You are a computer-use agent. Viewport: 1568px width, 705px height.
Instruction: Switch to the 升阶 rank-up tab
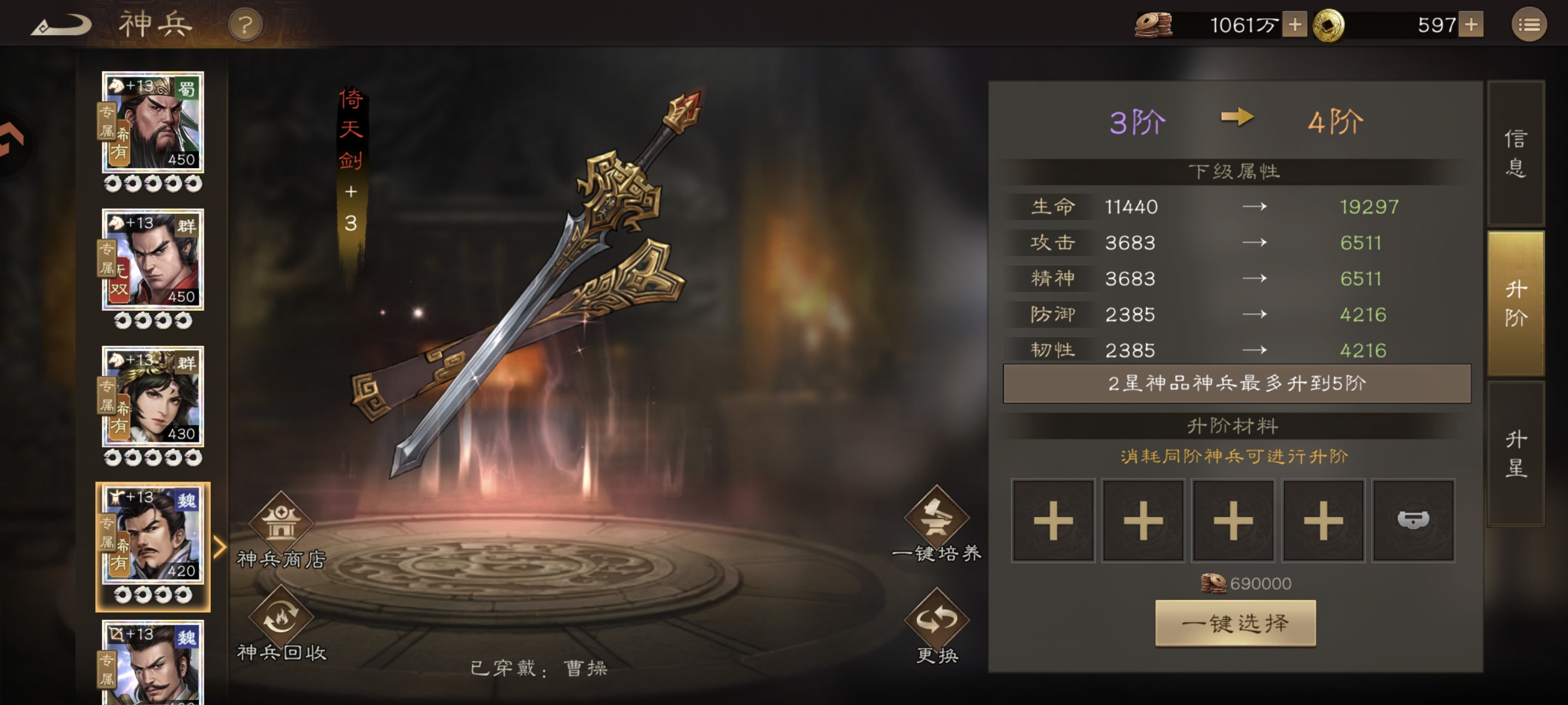tap(1515, 303)
